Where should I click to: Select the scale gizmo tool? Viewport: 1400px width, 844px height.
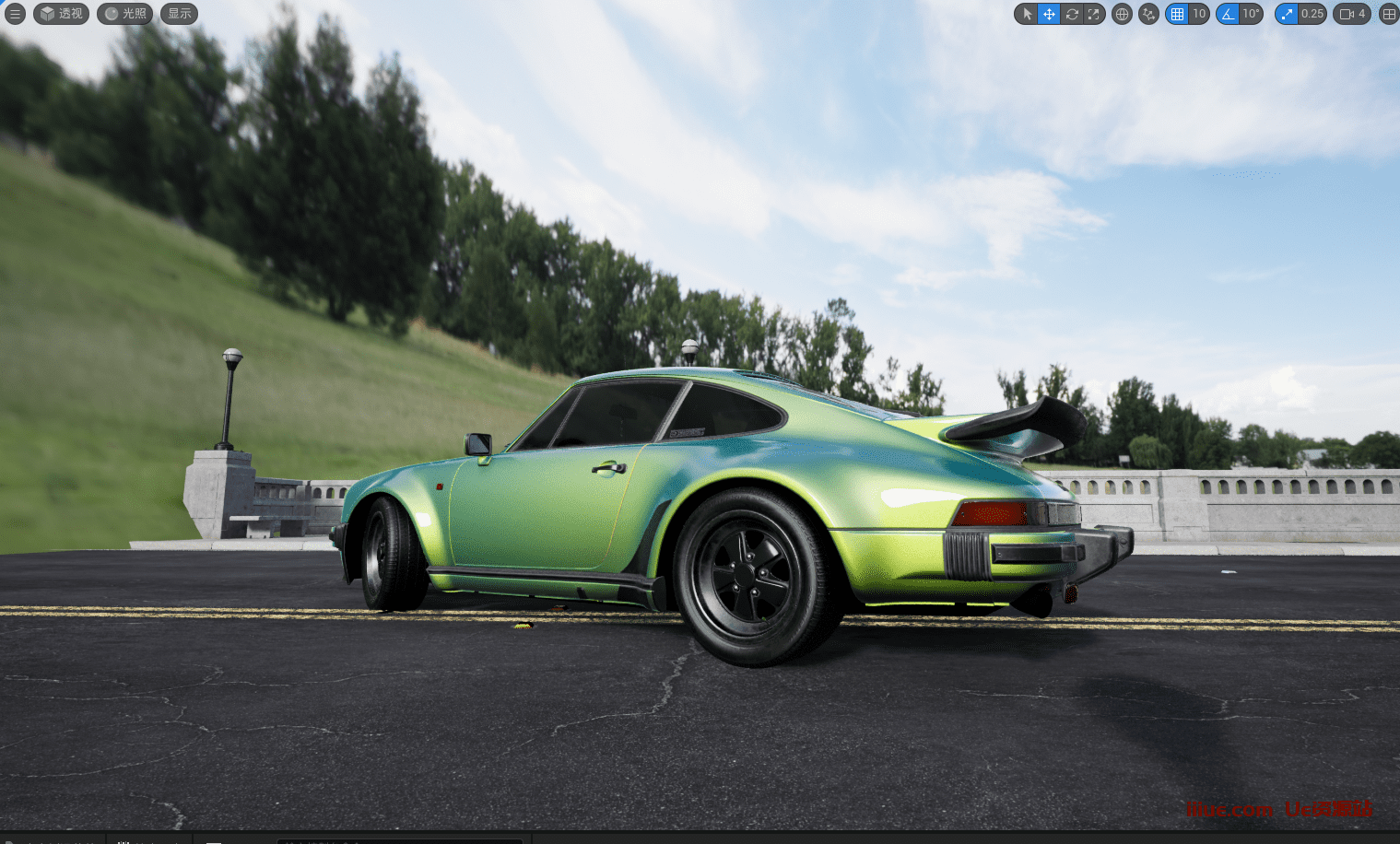tap(1094, 14)
